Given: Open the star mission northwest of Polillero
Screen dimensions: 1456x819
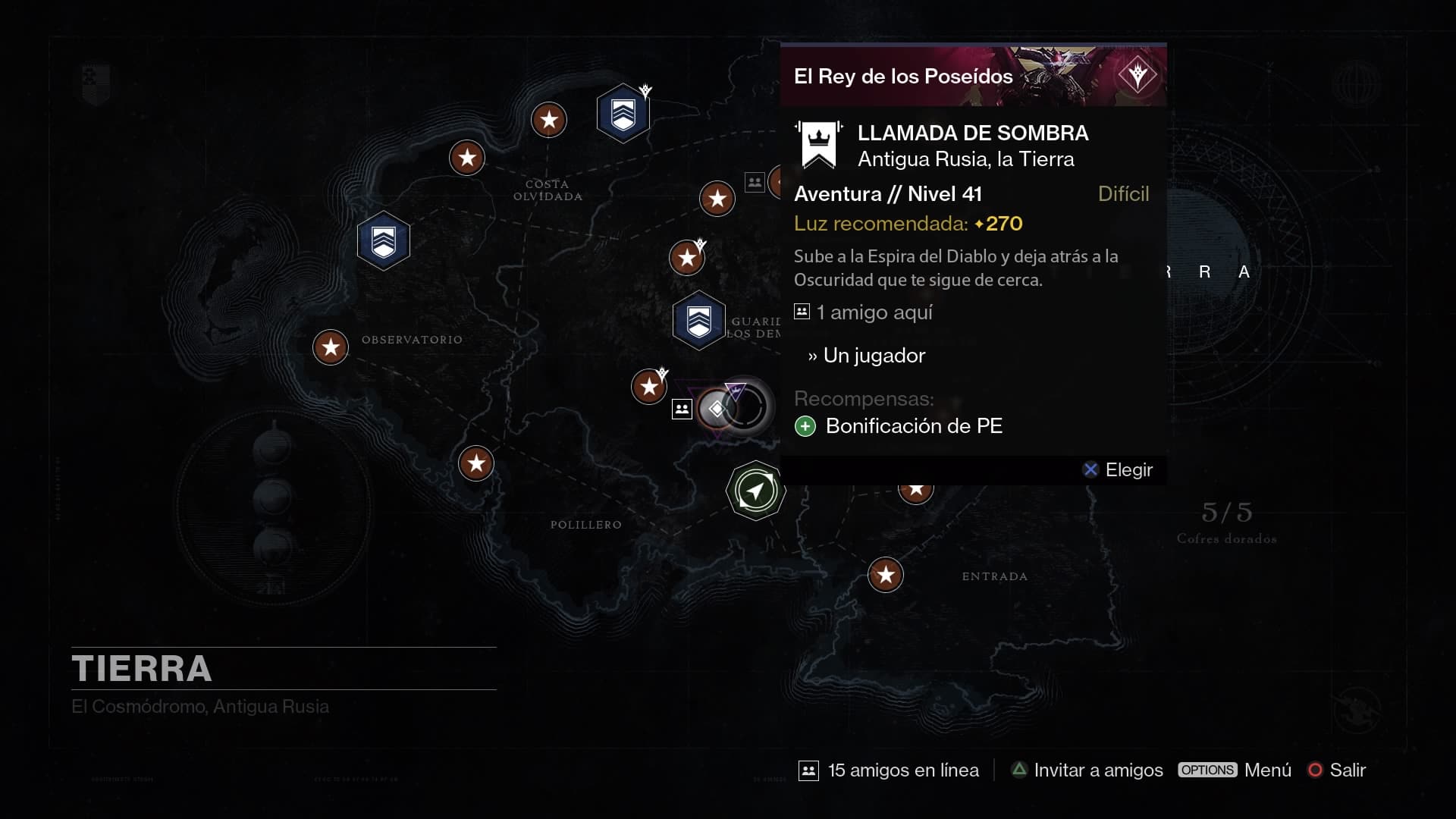Looking at the screenshot, I should point(476,463).
